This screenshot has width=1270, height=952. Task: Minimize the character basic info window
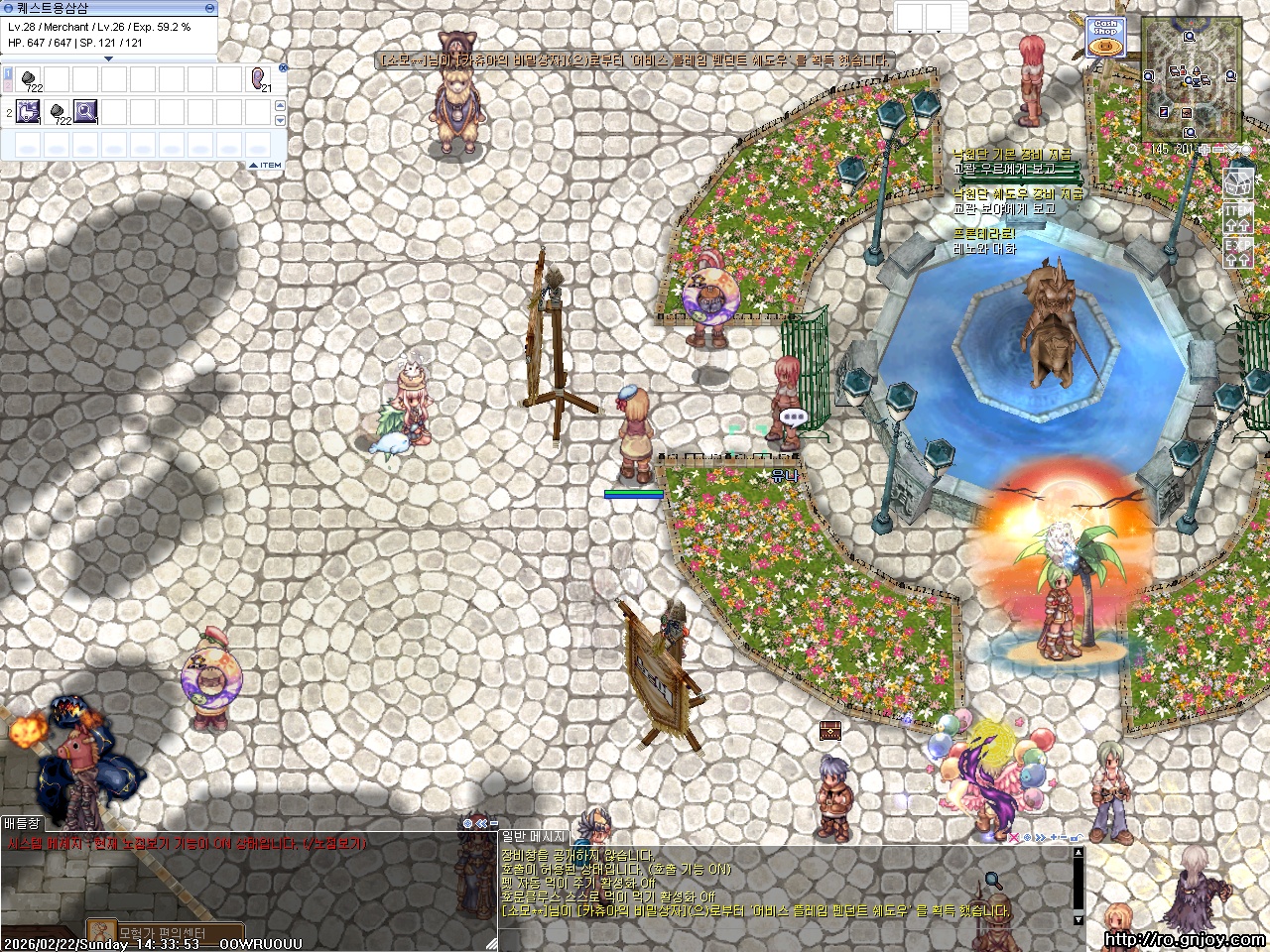(x=209, y=7)
